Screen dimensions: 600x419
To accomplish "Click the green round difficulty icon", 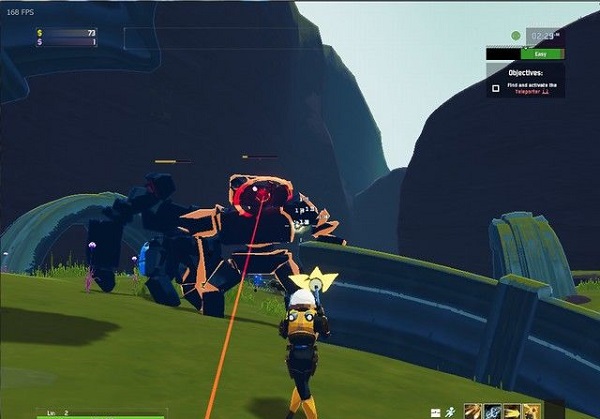I will point(516,36).
